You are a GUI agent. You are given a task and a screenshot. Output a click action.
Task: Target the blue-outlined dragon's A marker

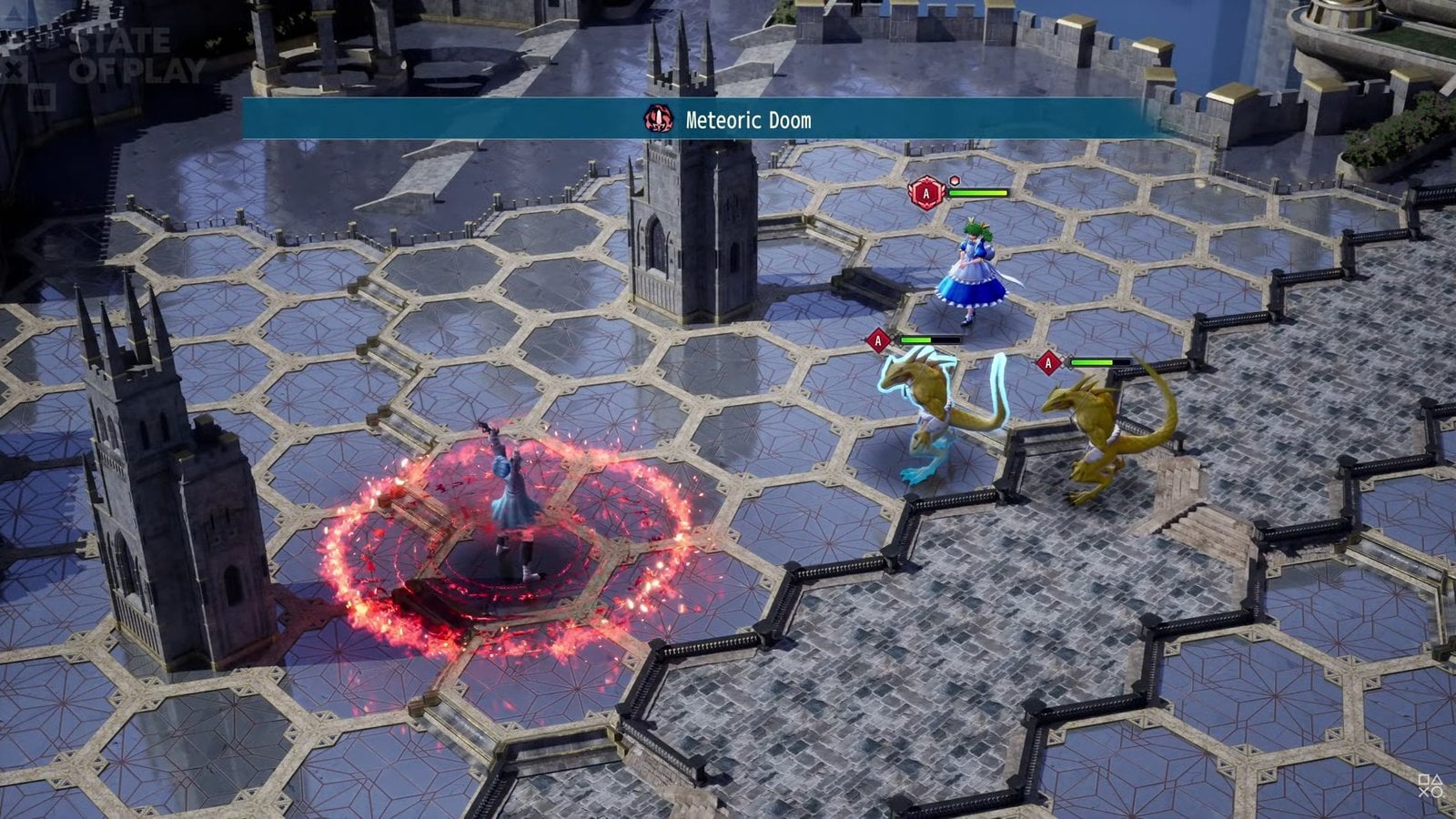coord(878,340)
